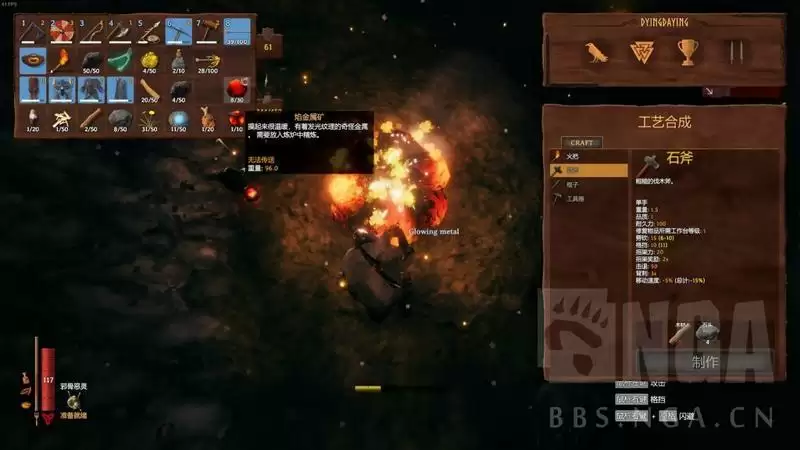The width and height of the screenshot is (800, 450).
Task: Select the torch recipe in the crafting list
Action: [572, 157]
